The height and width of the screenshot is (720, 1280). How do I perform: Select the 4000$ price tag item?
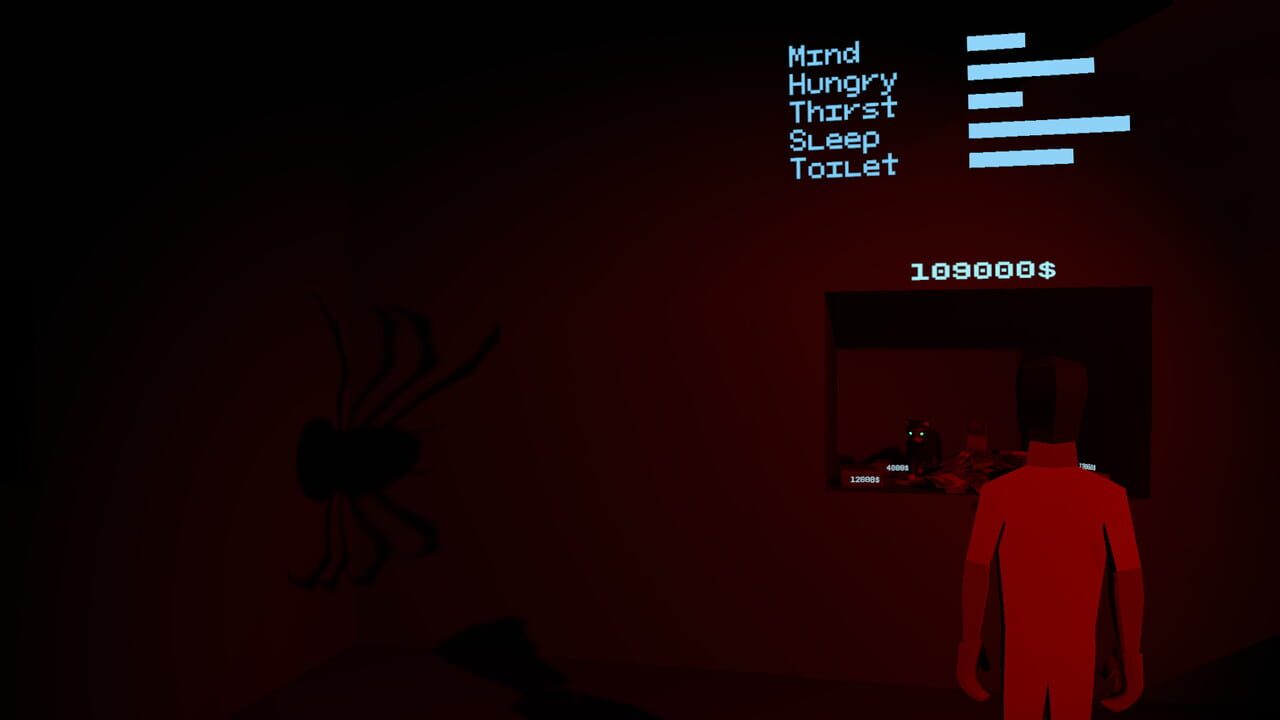point(898,466)
